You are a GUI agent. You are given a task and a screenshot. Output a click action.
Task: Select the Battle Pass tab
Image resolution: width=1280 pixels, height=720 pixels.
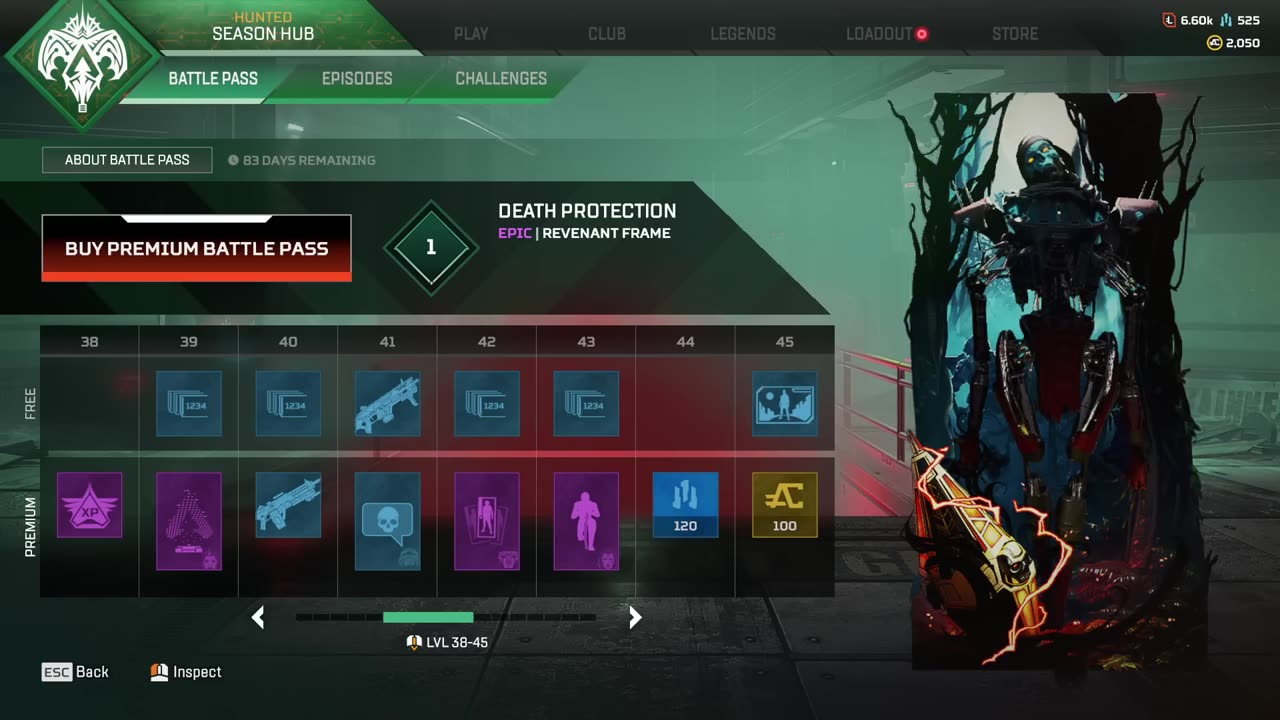tap(213, 78)
